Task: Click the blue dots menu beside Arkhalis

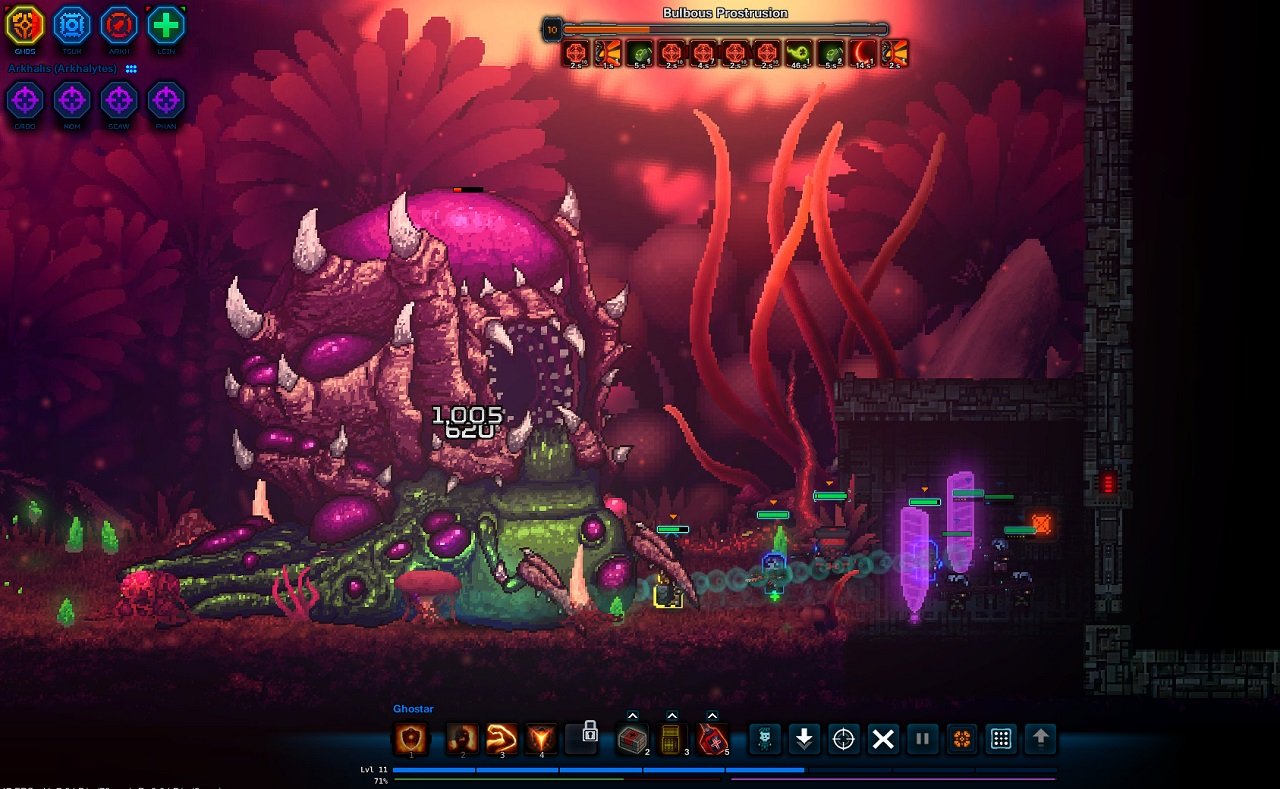Action: point(131,69)
